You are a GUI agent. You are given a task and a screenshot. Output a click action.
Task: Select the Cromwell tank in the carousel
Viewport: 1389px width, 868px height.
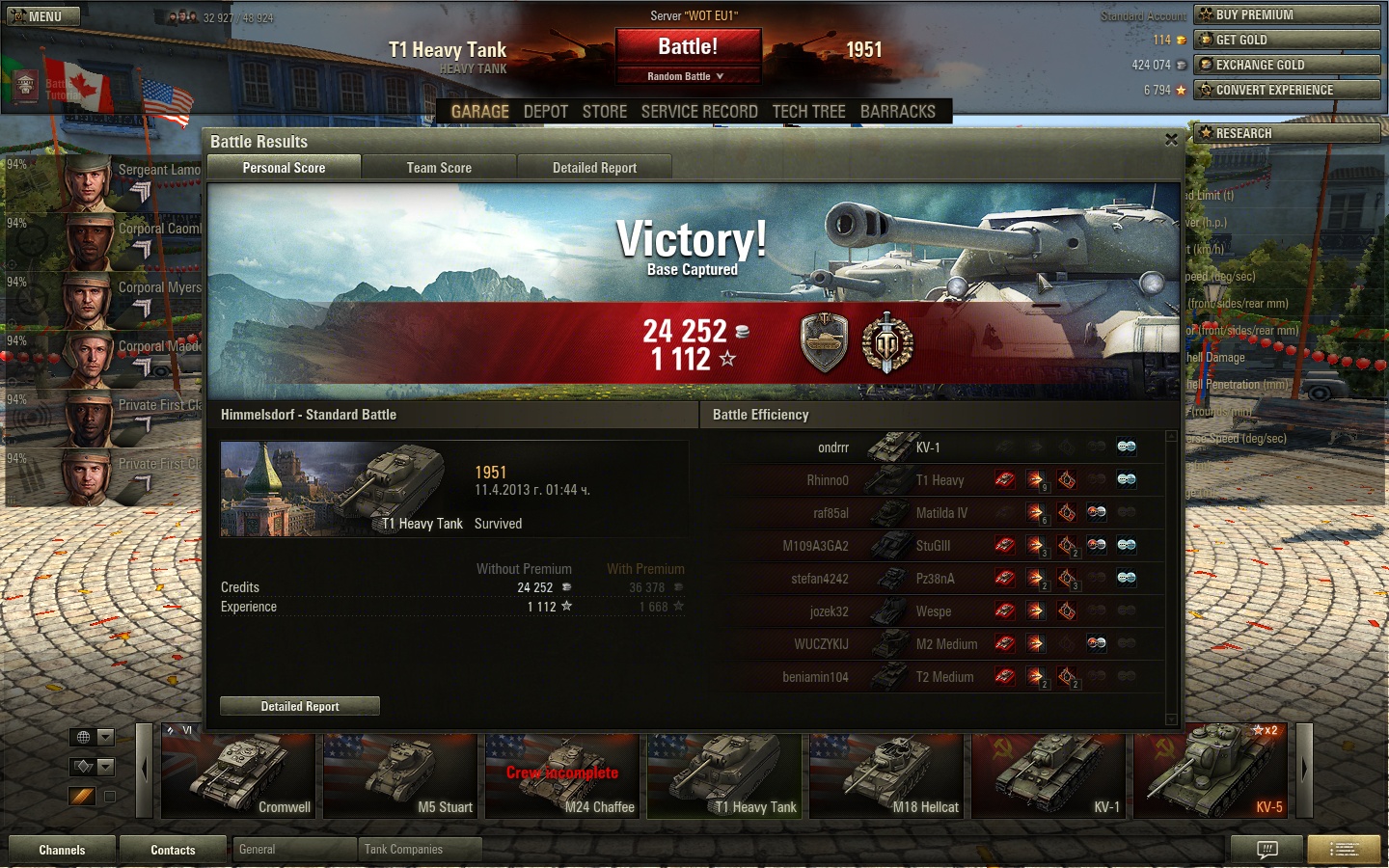(x=238, y=774)
